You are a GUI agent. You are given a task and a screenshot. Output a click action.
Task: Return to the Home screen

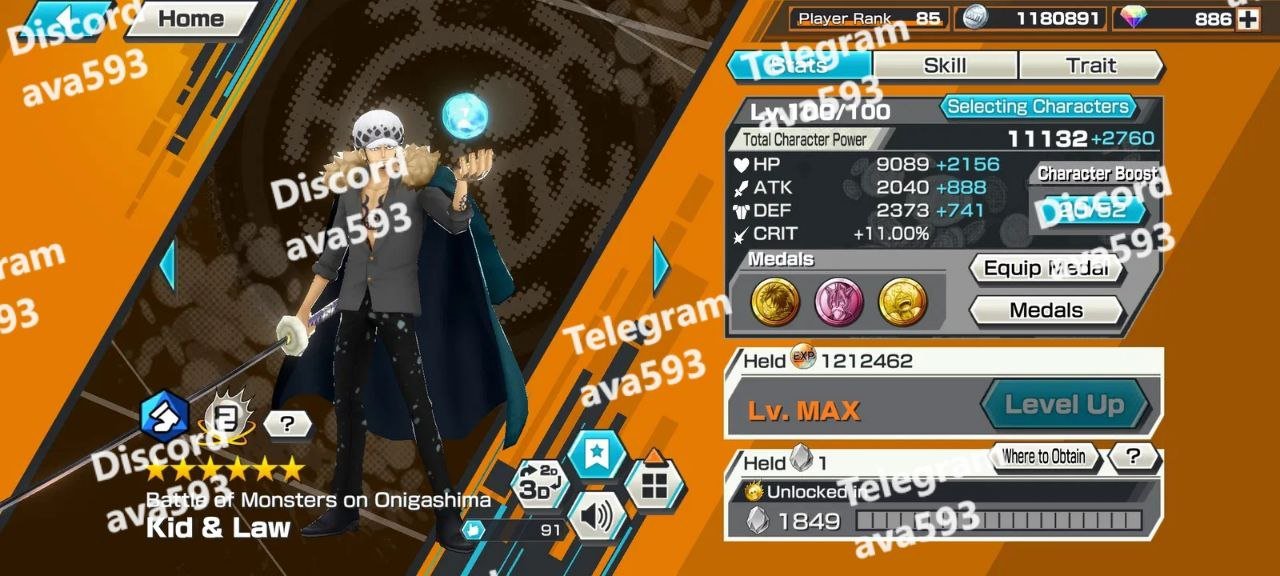pyautogui.click(x=190, y=19)
